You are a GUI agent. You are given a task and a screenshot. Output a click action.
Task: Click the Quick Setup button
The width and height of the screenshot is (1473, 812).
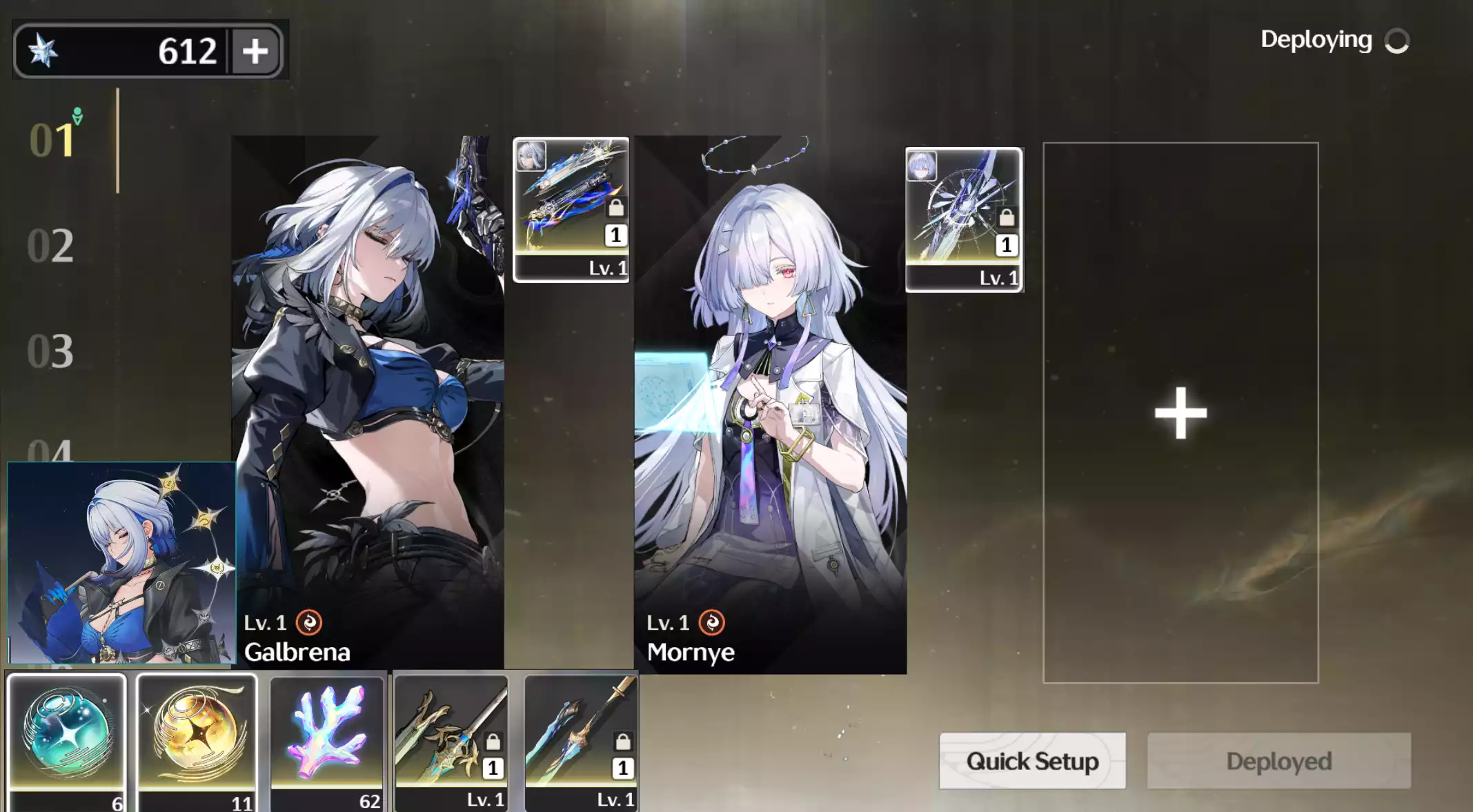(1032, 761)
